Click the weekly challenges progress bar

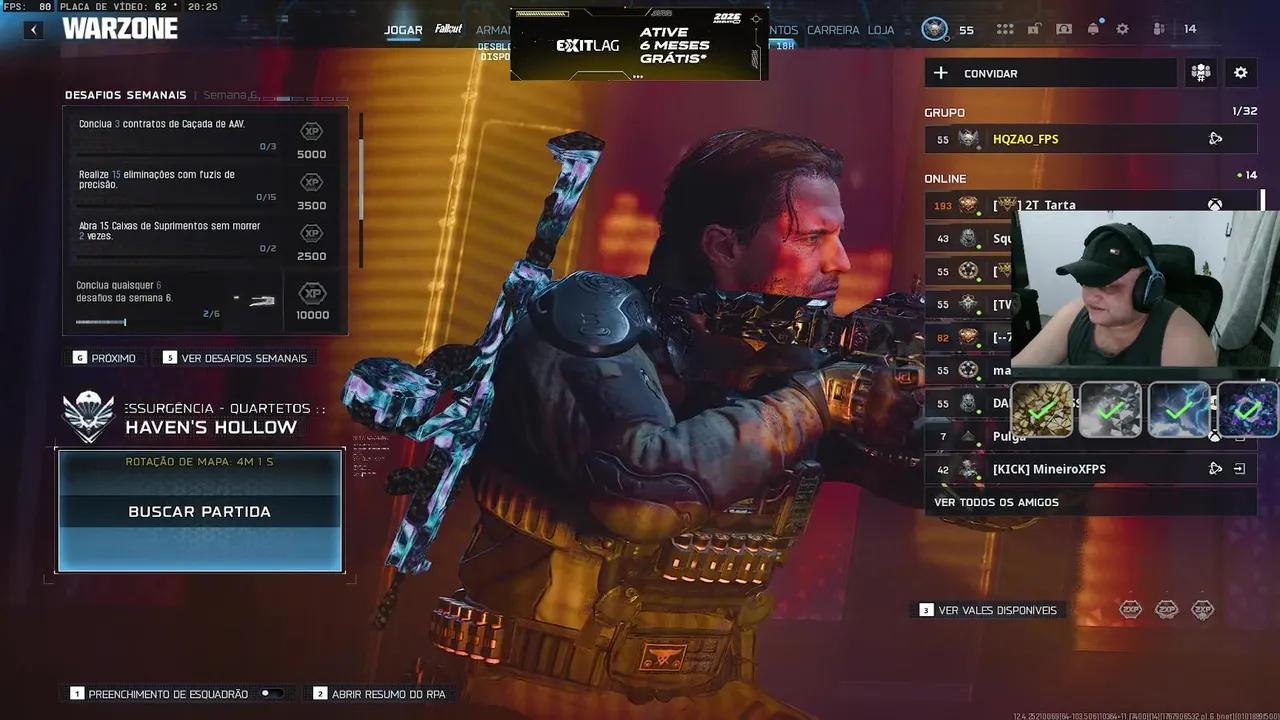[x=99, y=322]
